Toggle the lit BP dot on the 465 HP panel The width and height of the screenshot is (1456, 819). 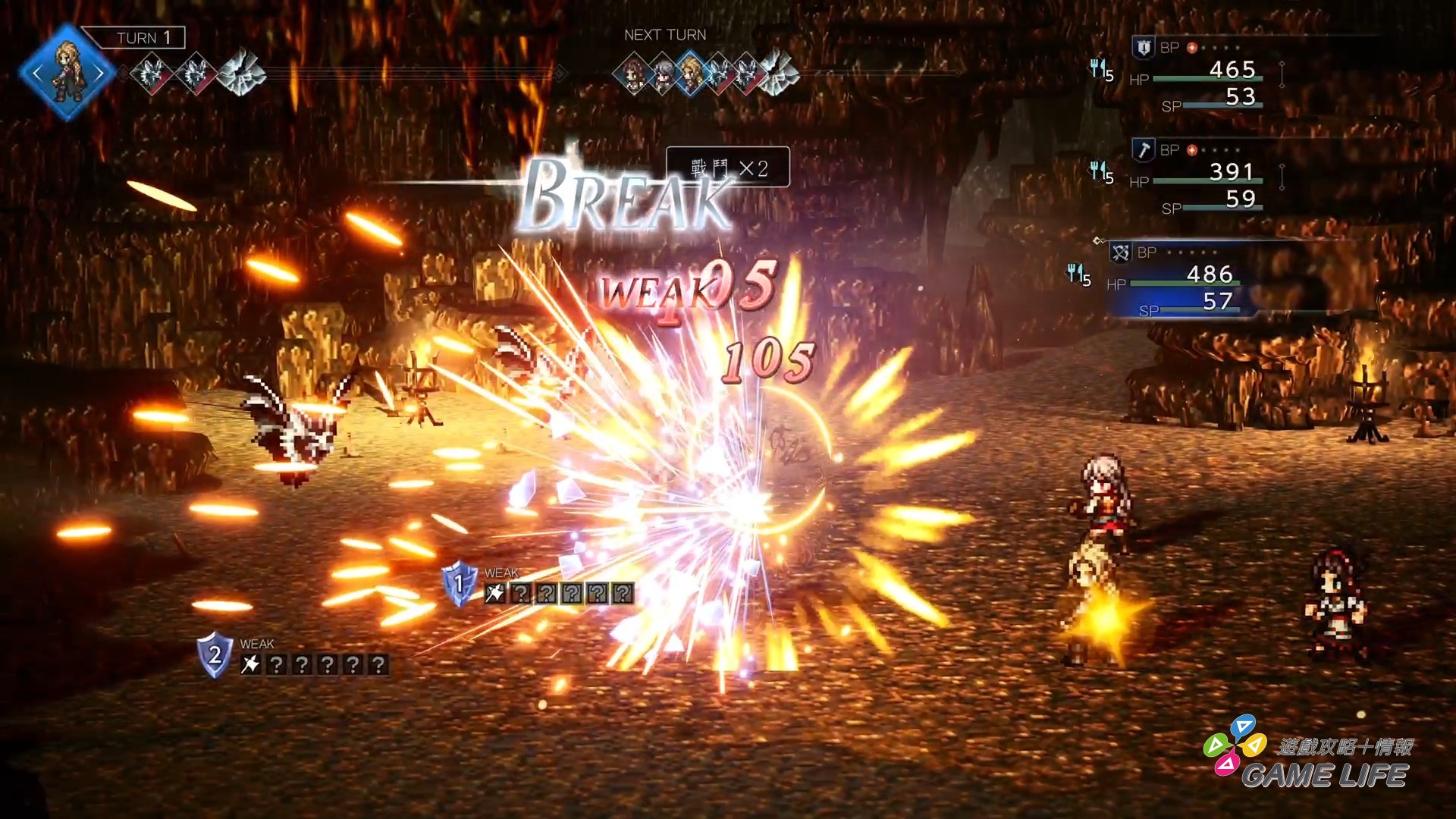[x=1192, y=47]
